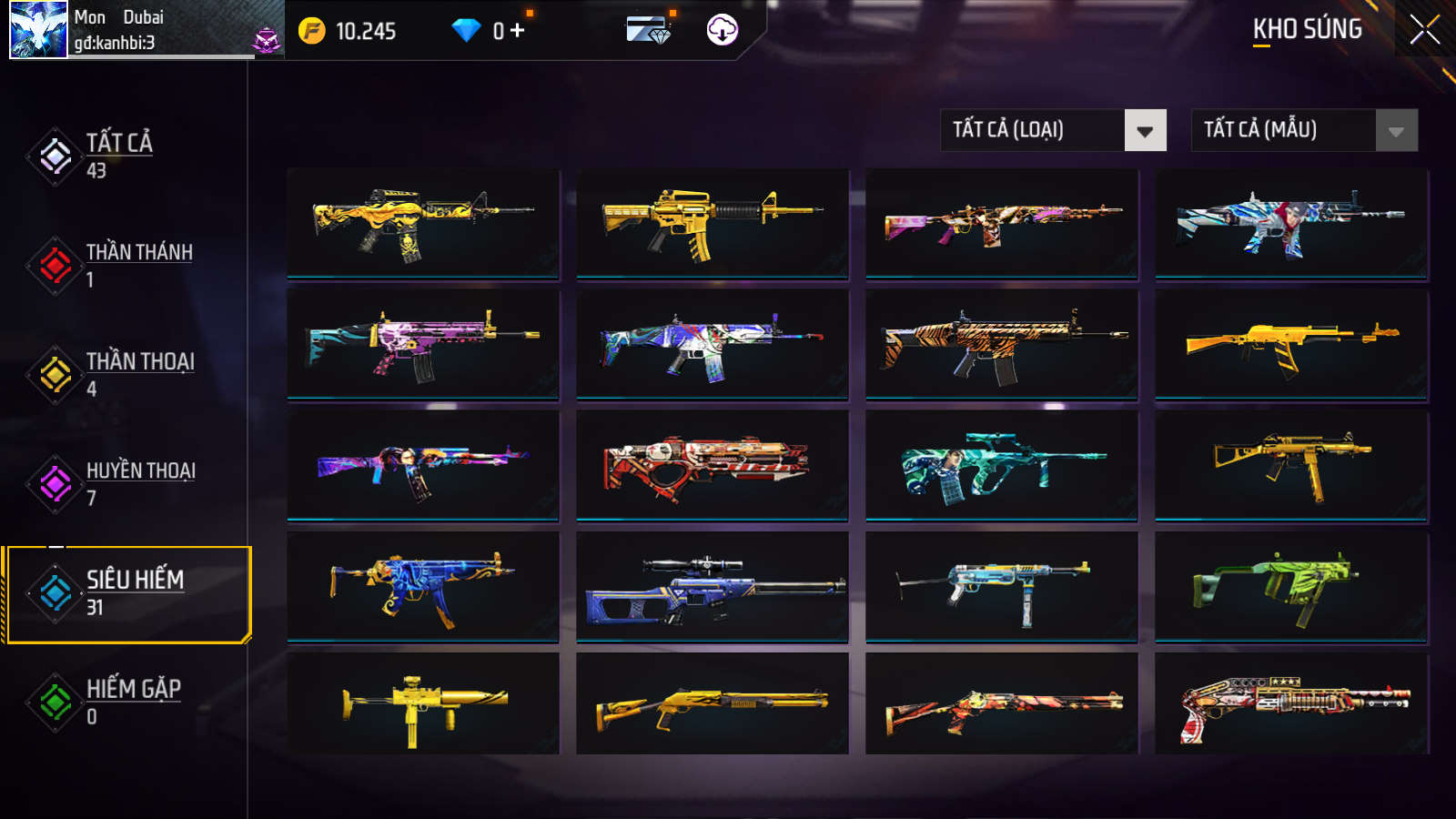
Task: Switch to the Tất Cả category tab
Action: (118, 156)
